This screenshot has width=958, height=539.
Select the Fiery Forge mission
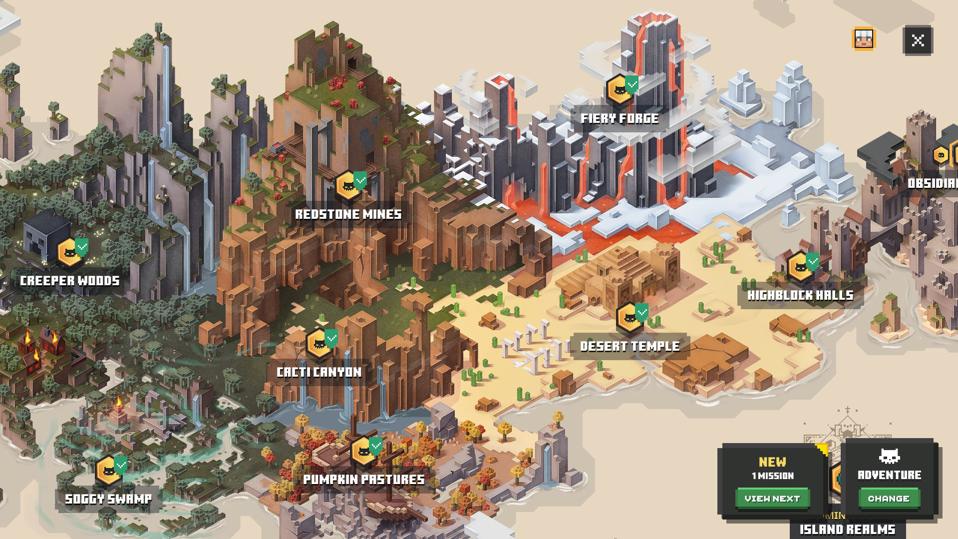coord(621,91)
